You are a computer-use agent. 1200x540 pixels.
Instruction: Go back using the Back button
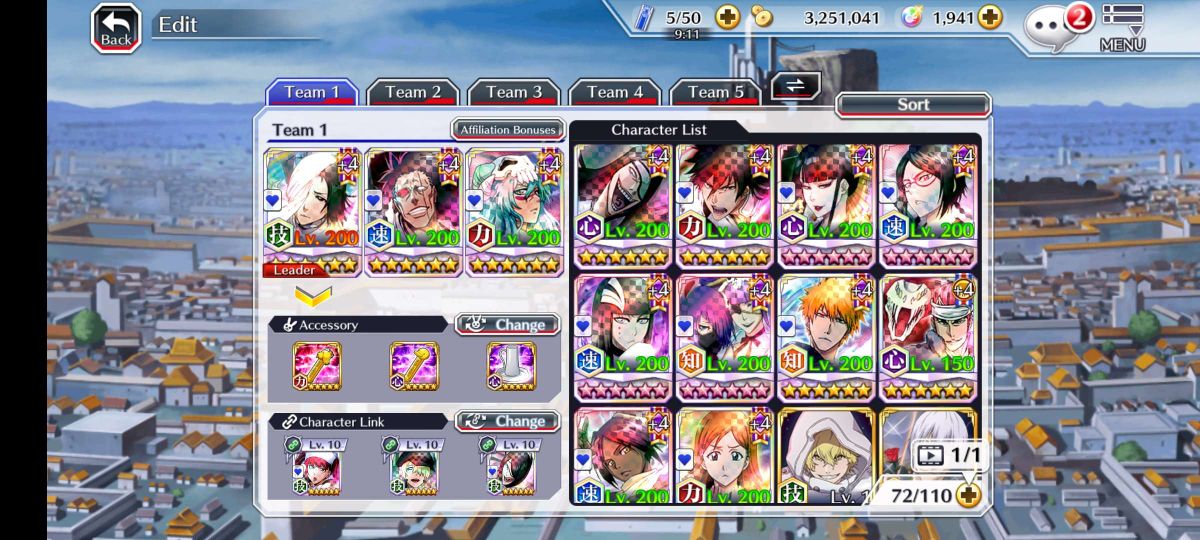[116, 28]
